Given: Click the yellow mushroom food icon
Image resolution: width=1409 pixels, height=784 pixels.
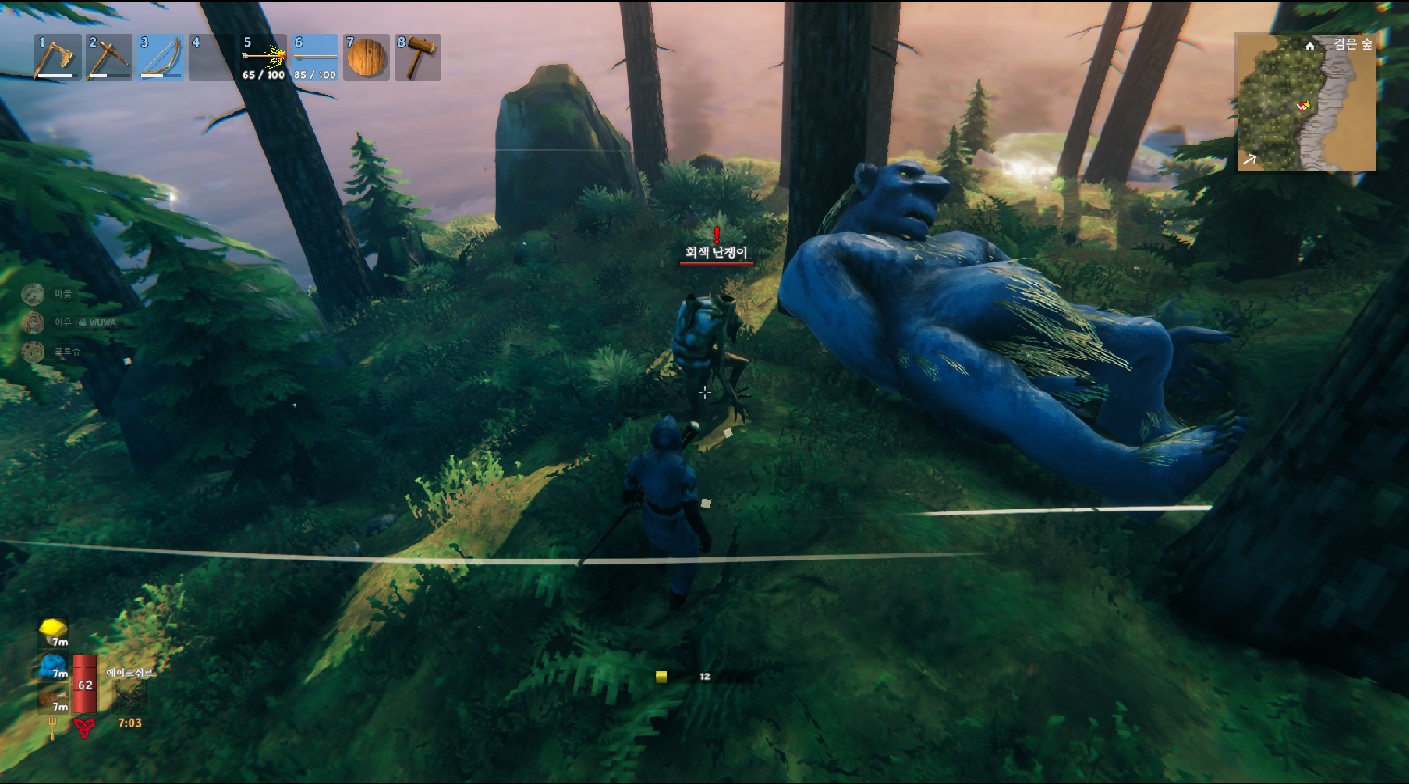Looking at the screenshot, I should point(52,631).
